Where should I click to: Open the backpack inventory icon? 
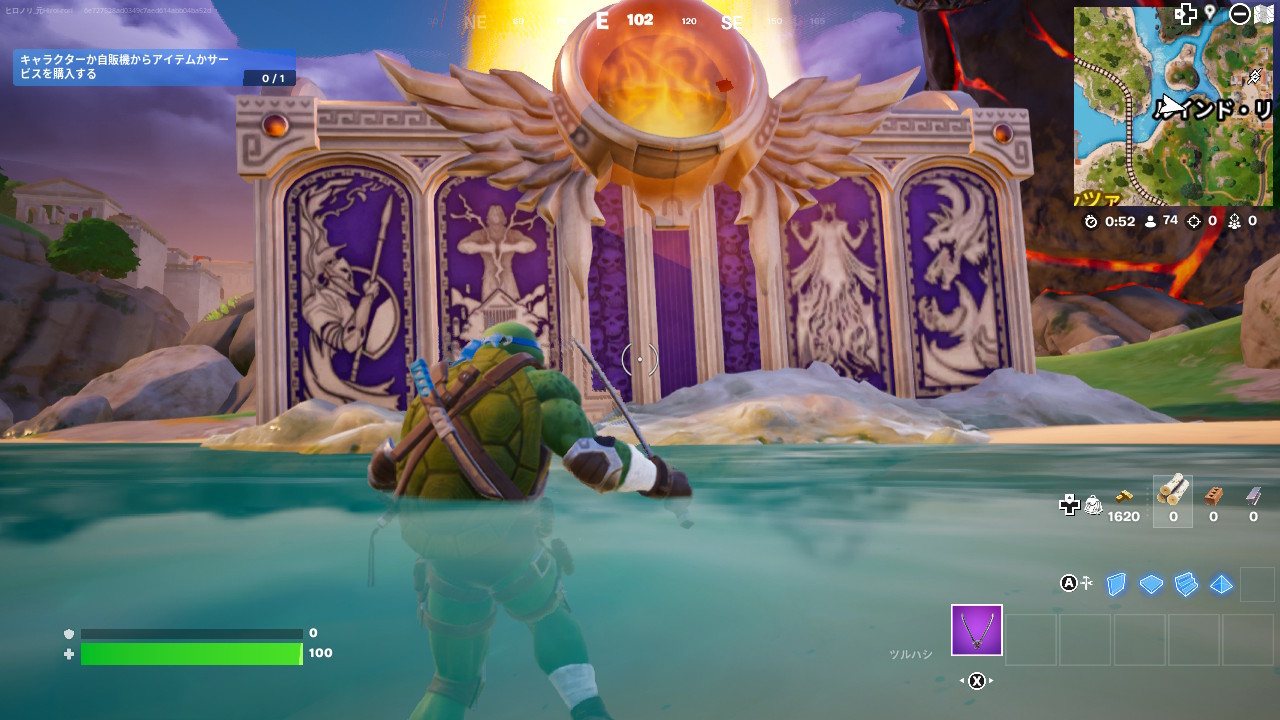[1094, 505]
